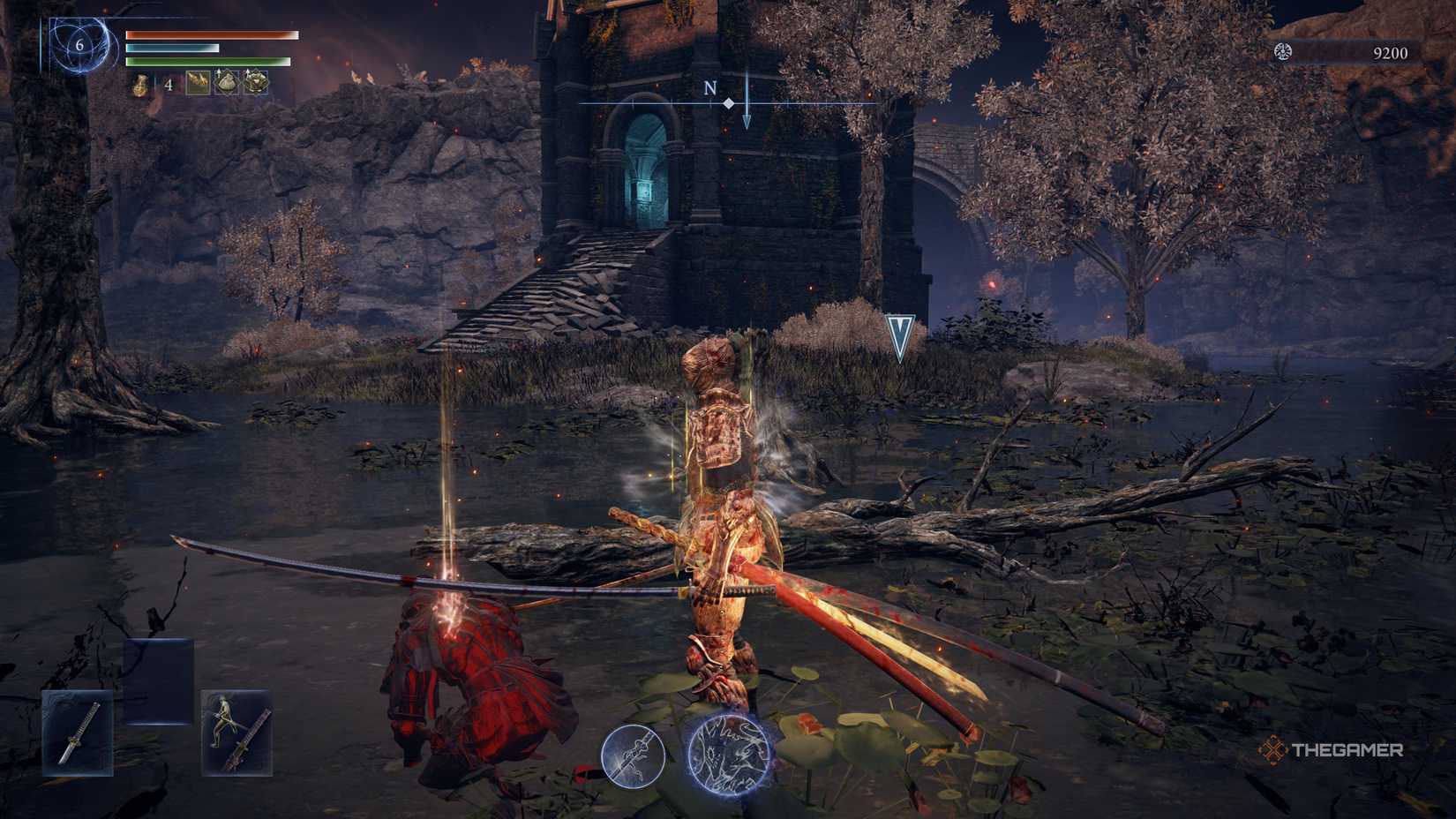1456x819 pixels.
Task: Toggle the empty armament slot above the katana
Action: click(159, 681)
